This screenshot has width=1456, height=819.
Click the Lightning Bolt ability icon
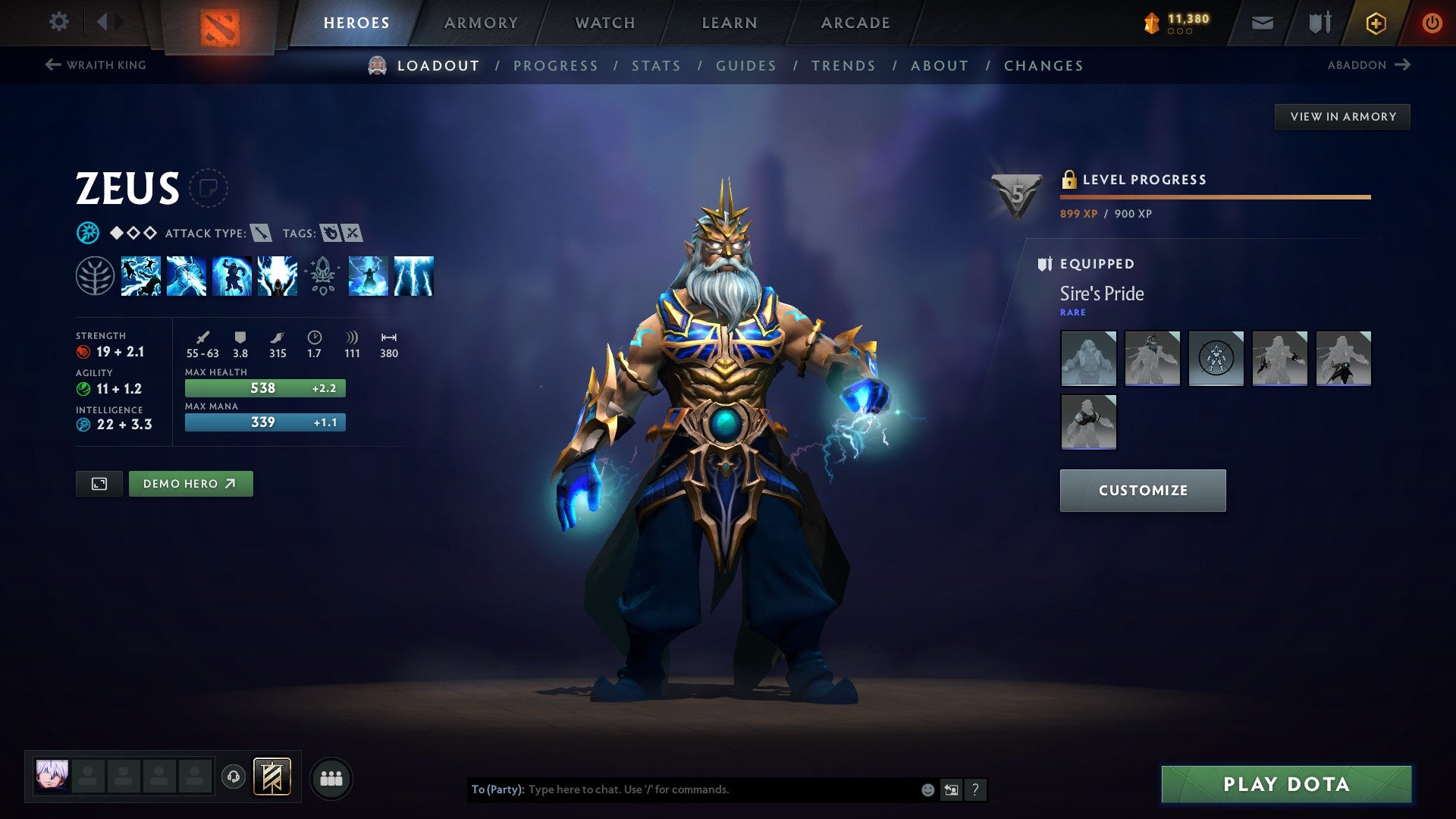(x=185, y=277)
